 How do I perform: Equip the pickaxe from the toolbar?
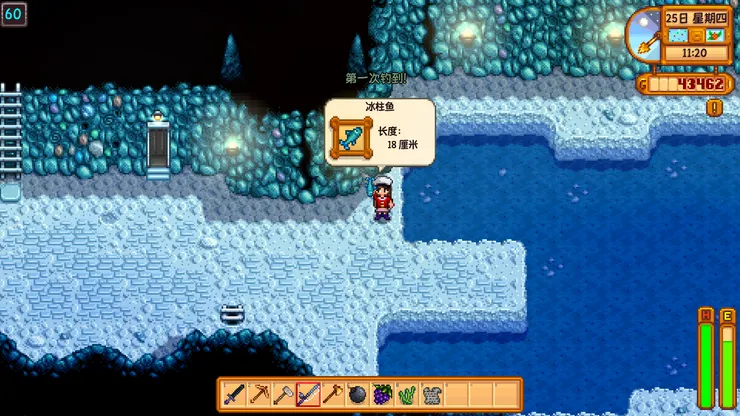259,394
